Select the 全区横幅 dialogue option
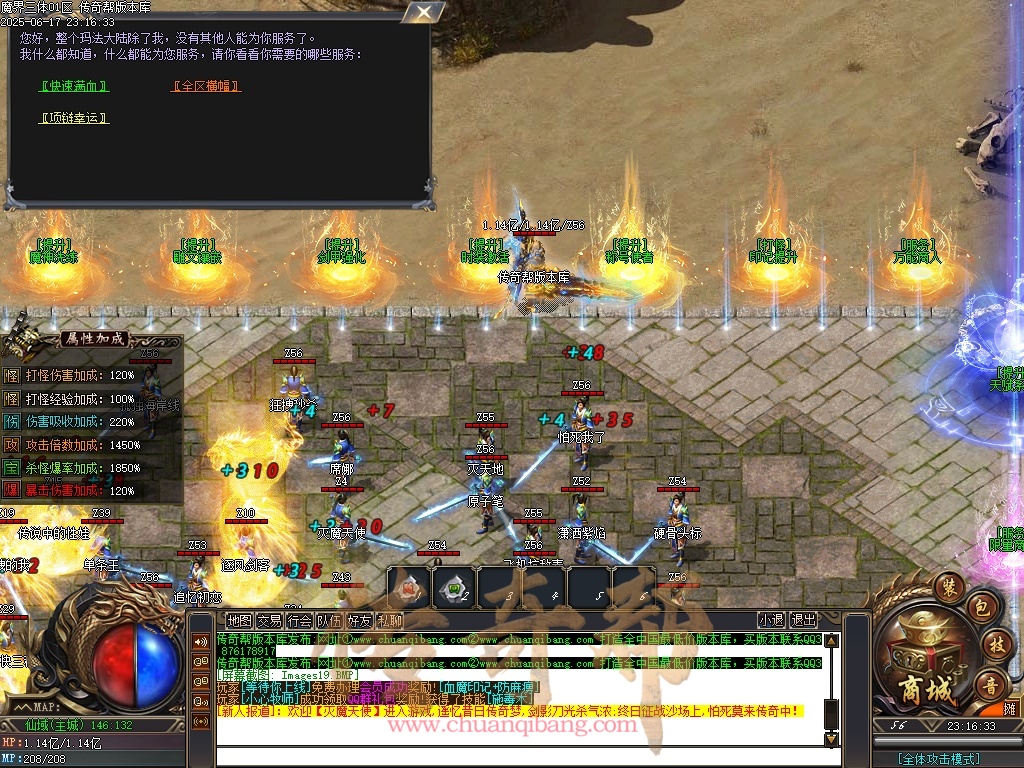This screenshot has height=768, width=1024. [x=206, y=86]
